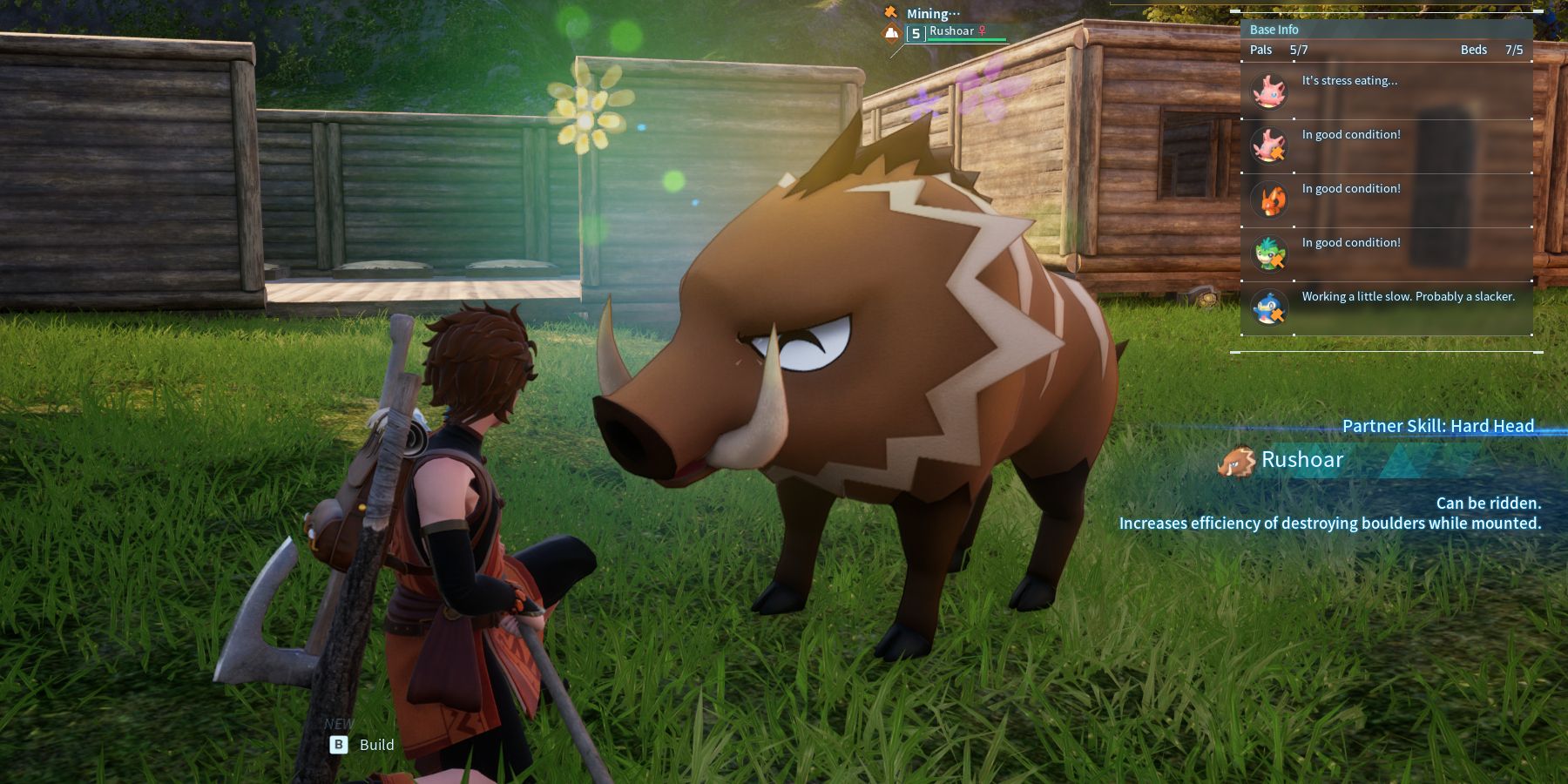Click the Rushoar portrait beside its name
1568x784 pixels.
point(1235,461)
